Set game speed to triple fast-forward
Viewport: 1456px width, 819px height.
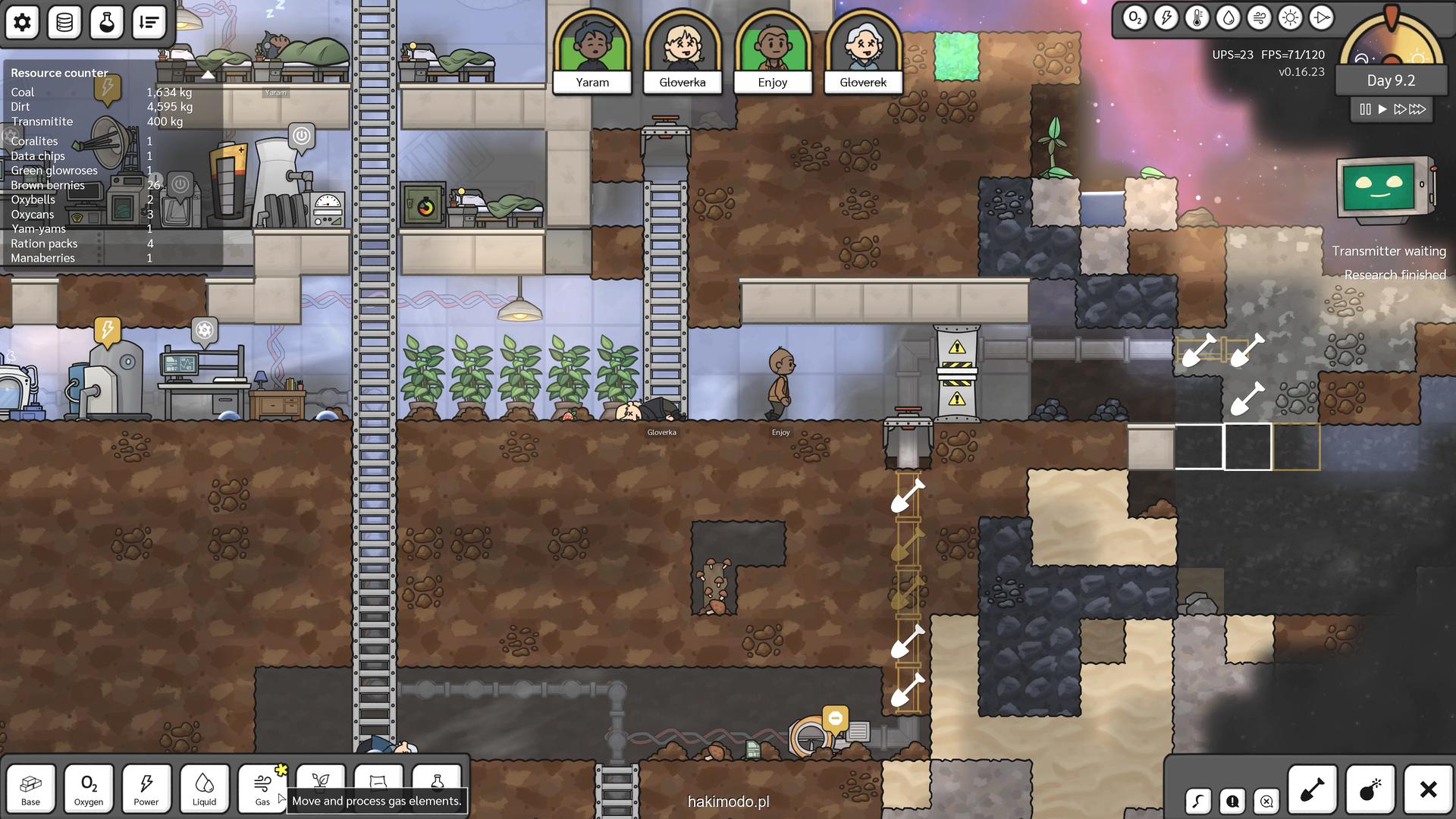[1418, 109]
